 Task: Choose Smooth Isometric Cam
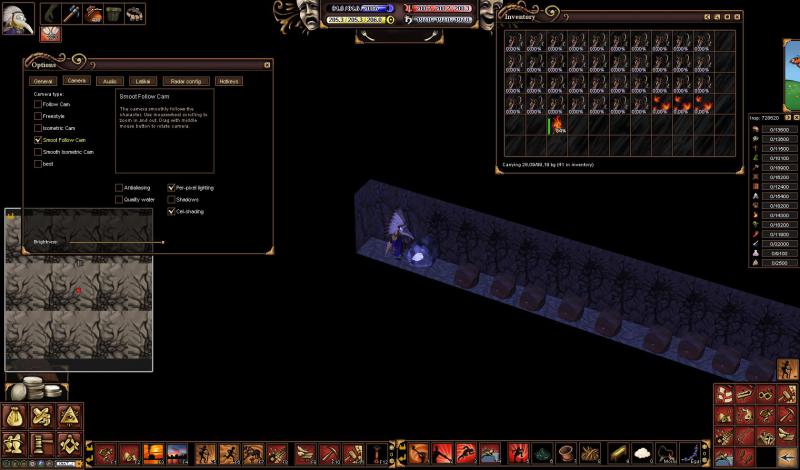(38, 152)
